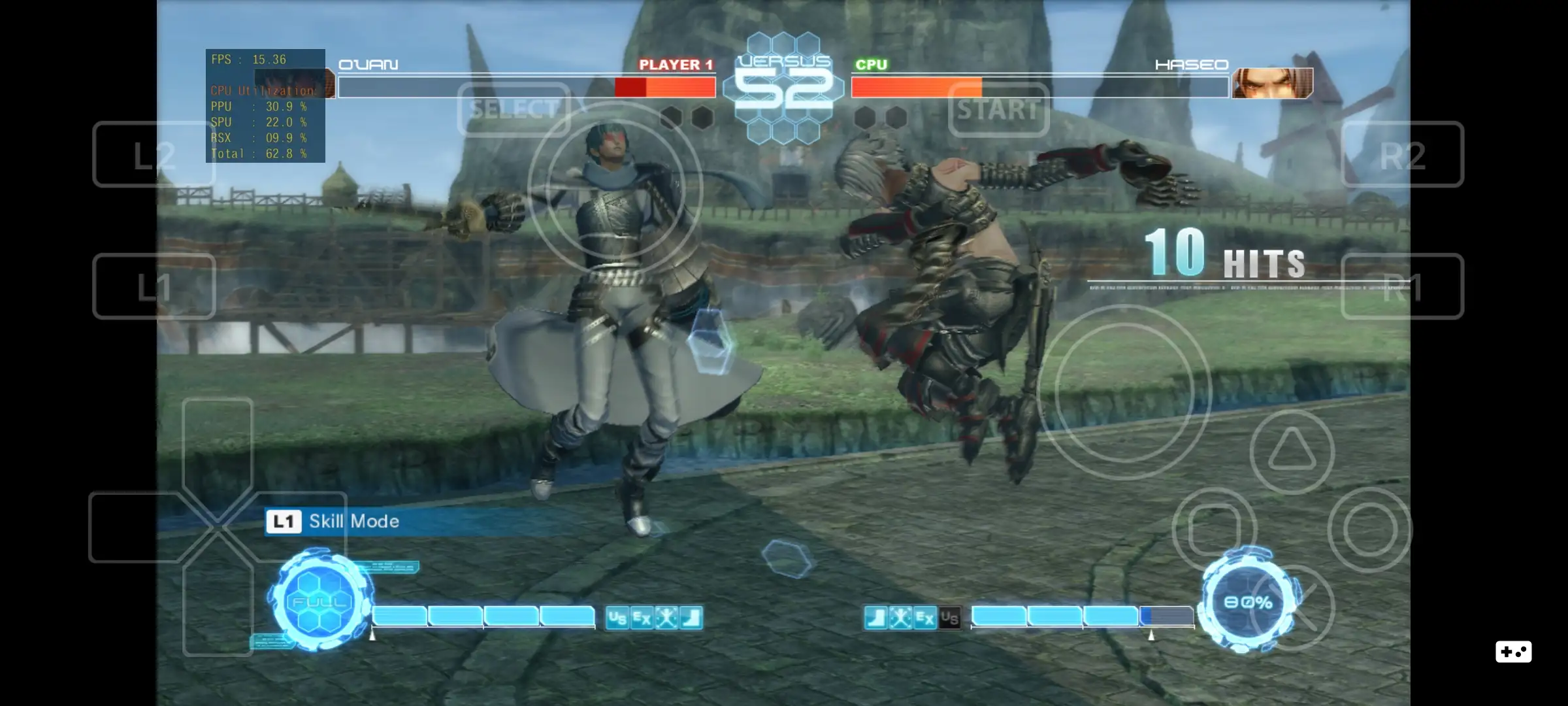The height and width of the screenshot is (706, 1568).
Task: Tap the Square face button icon
Action: tap(1214, 529)
